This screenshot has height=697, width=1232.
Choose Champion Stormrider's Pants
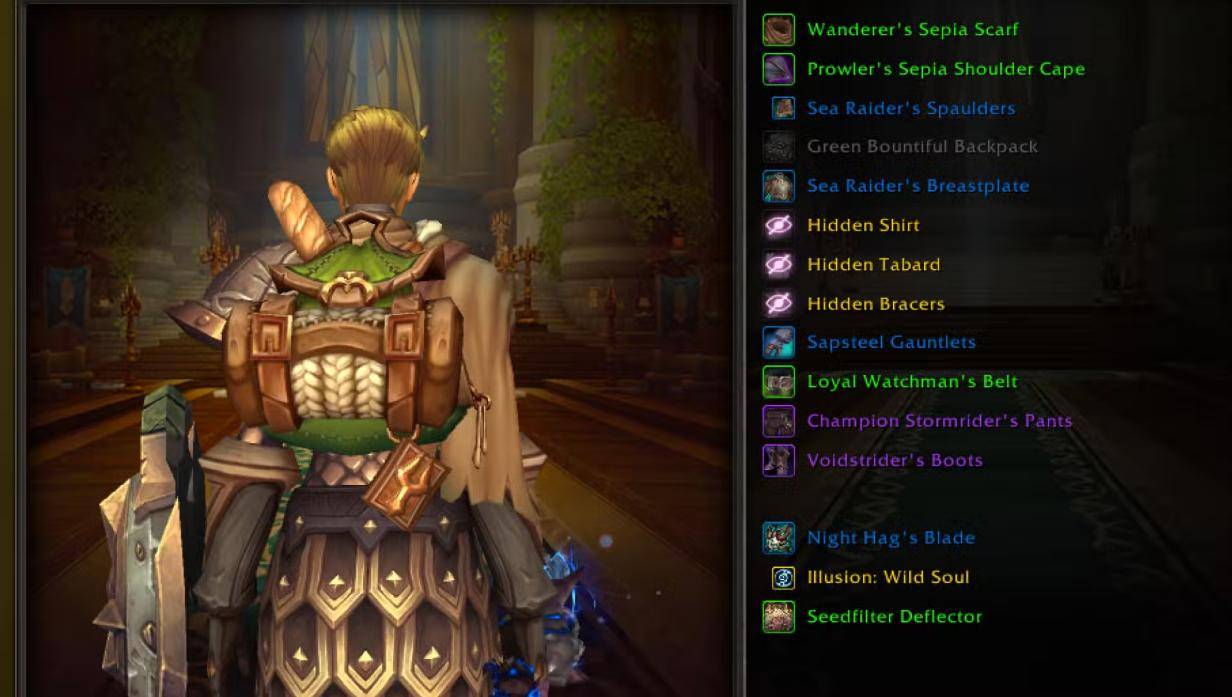[x=939, y=421]
